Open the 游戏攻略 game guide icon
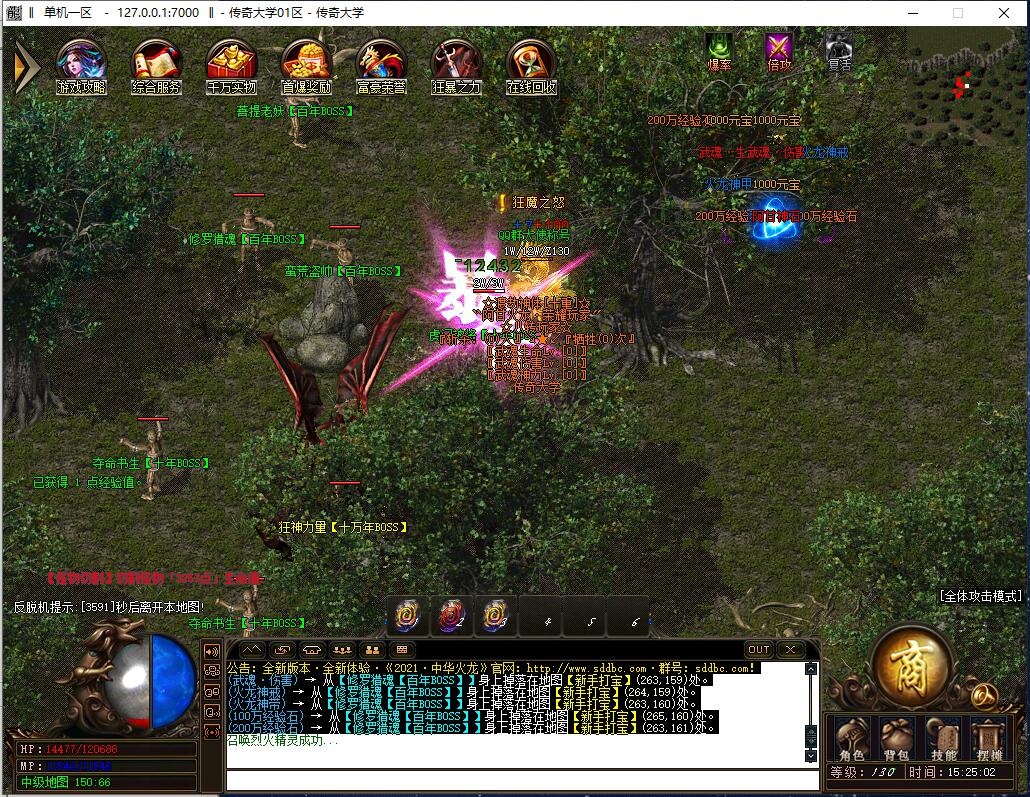 coord(81,64)
